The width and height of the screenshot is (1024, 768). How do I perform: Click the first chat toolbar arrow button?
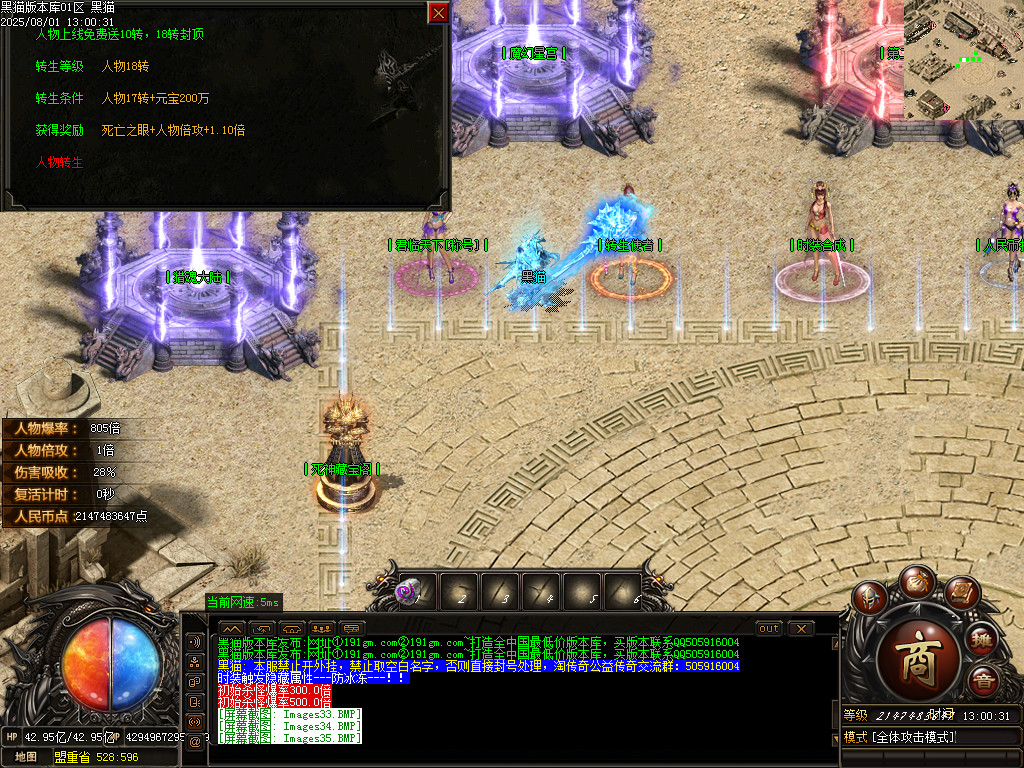[x=231, y=629]
